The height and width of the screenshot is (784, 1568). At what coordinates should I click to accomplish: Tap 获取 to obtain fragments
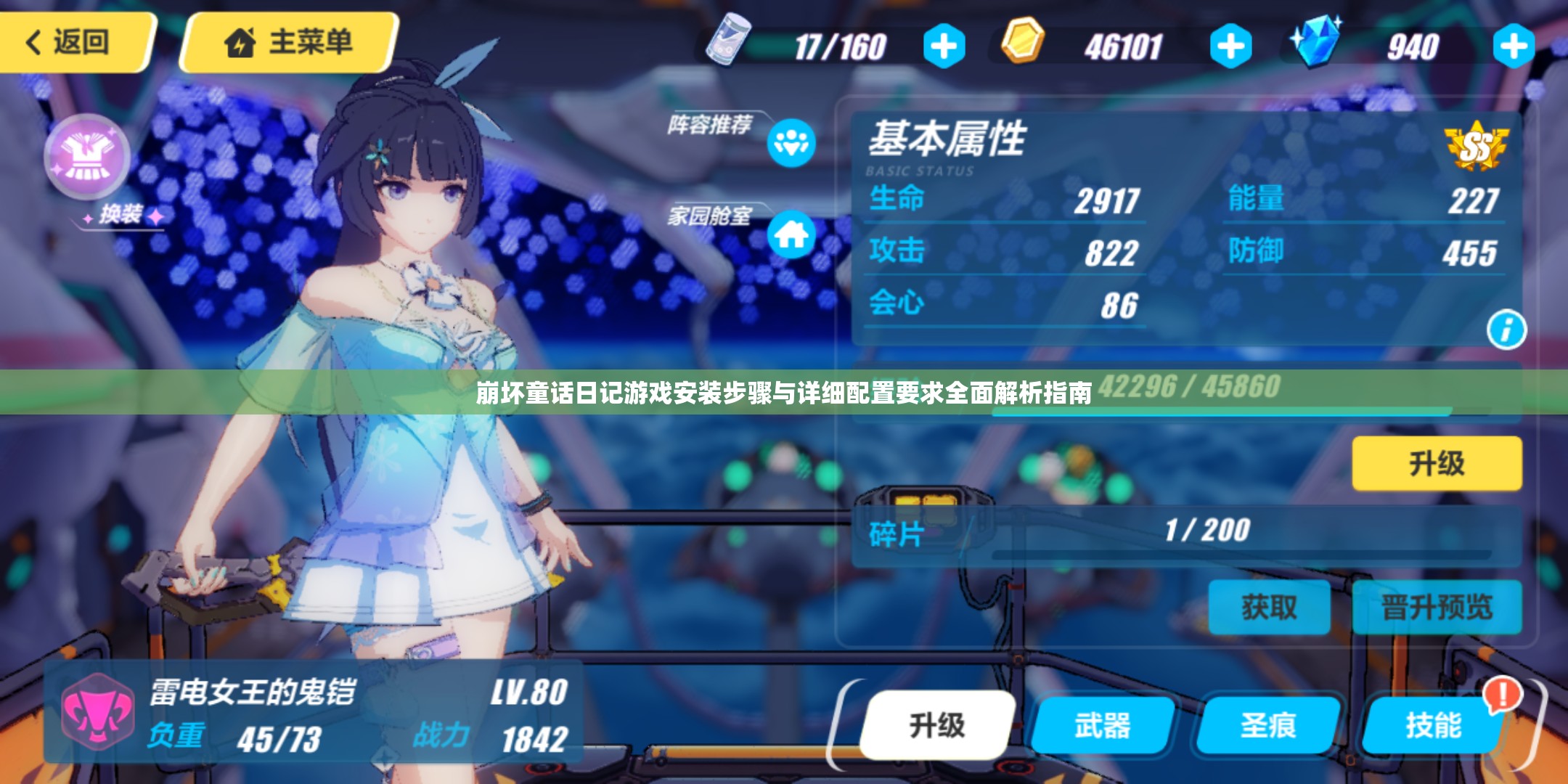(1269, 607)
